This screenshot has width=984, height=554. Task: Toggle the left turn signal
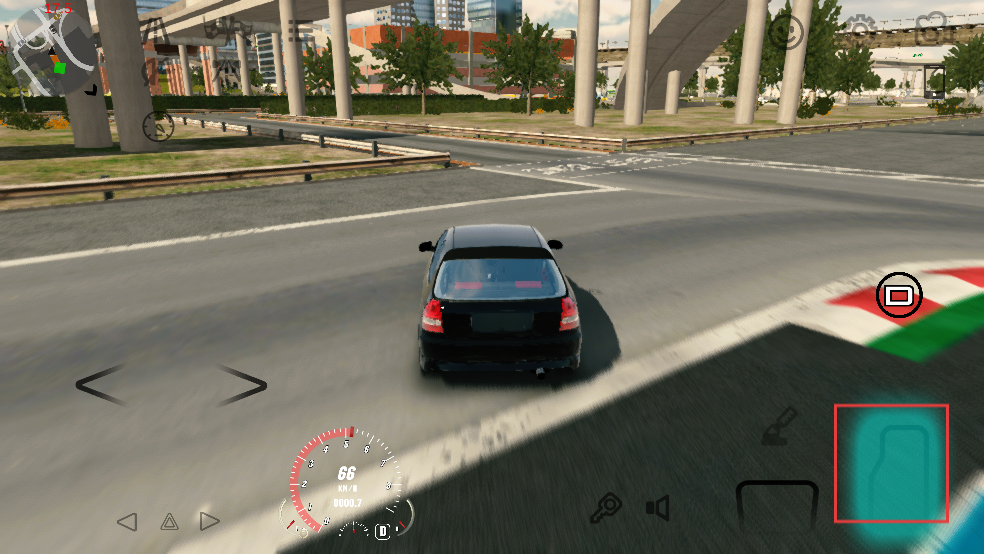pos(127,521)
